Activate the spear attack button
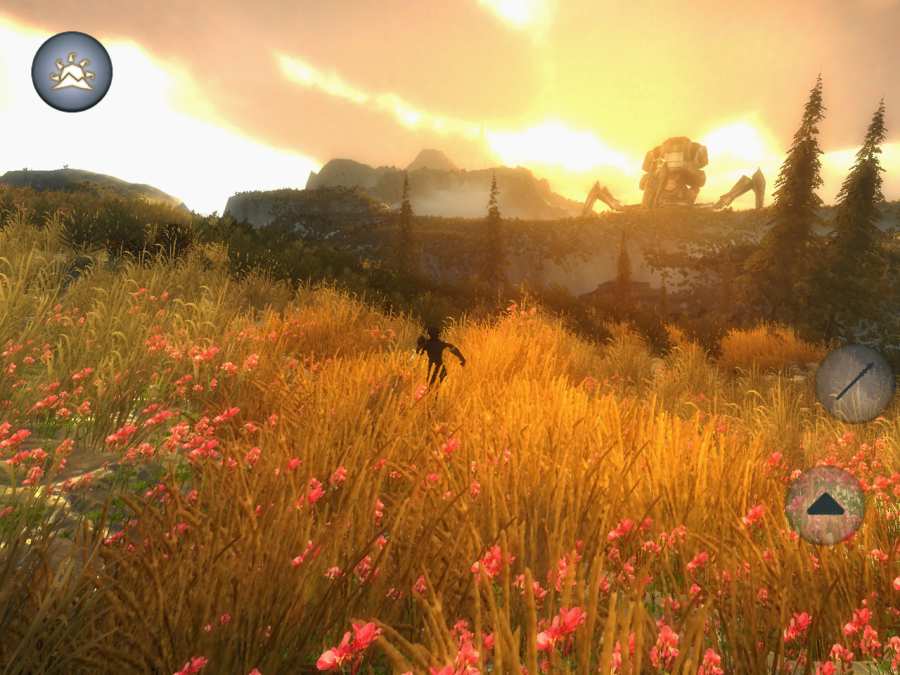This screenshot has height=675, width=900. coord(854,383)
